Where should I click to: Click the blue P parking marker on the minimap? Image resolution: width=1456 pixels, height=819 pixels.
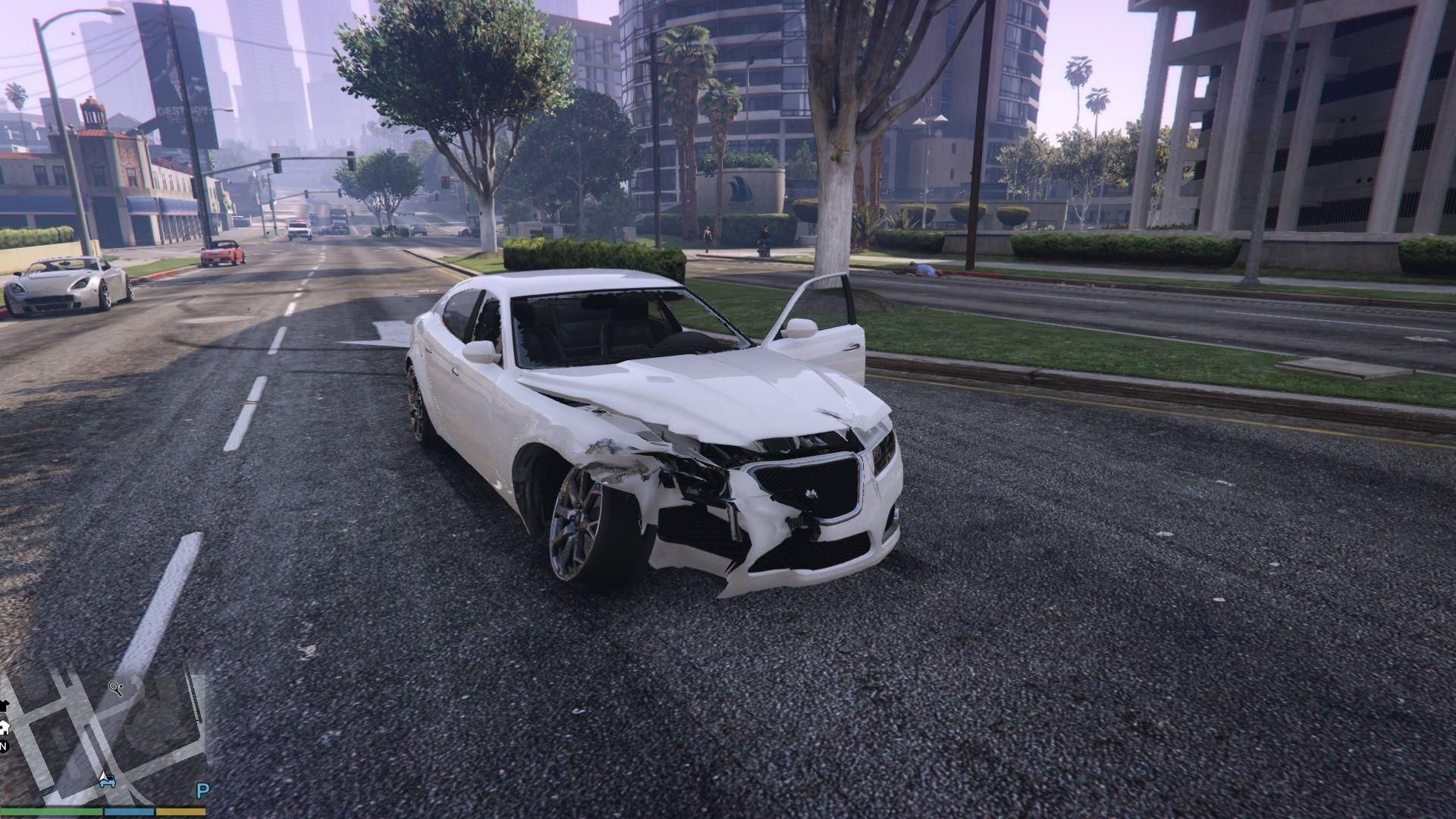[x=202, y=789]
